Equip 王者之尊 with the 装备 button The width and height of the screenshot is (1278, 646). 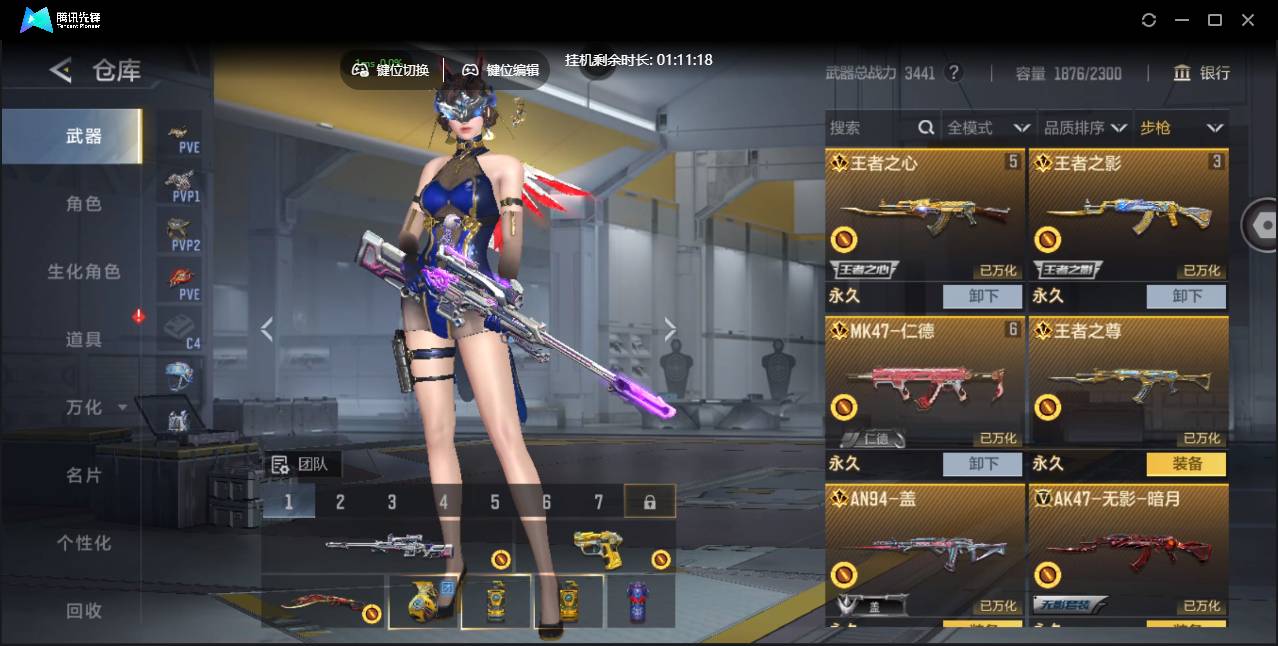(1186, 464)
